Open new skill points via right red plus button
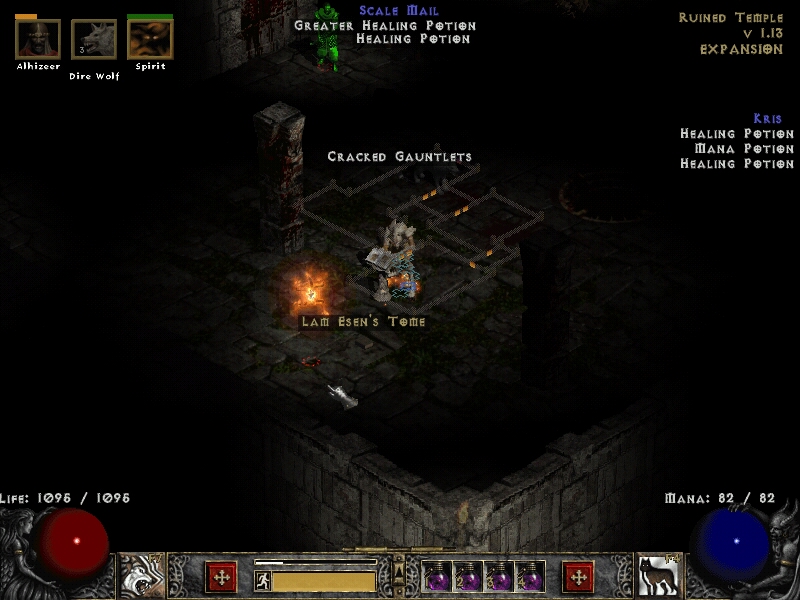 pos(578,577)
